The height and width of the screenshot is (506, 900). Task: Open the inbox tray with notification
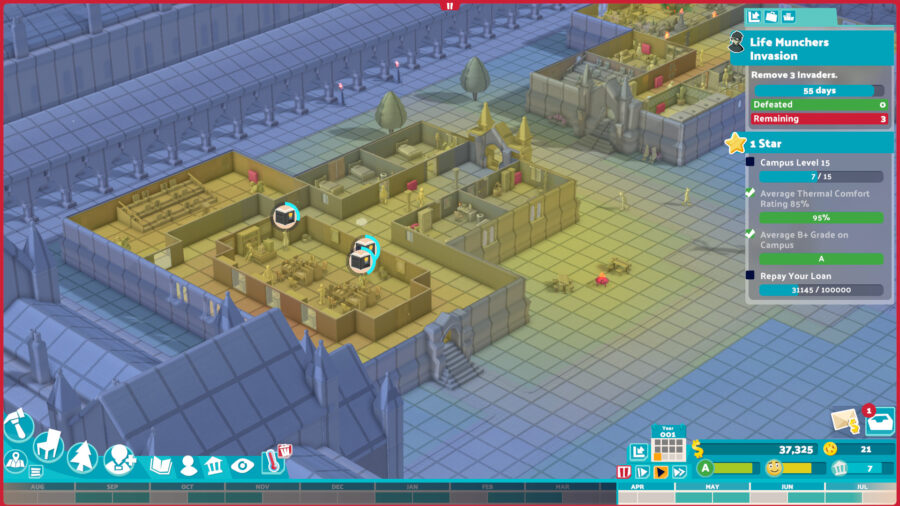pos(880,422)
